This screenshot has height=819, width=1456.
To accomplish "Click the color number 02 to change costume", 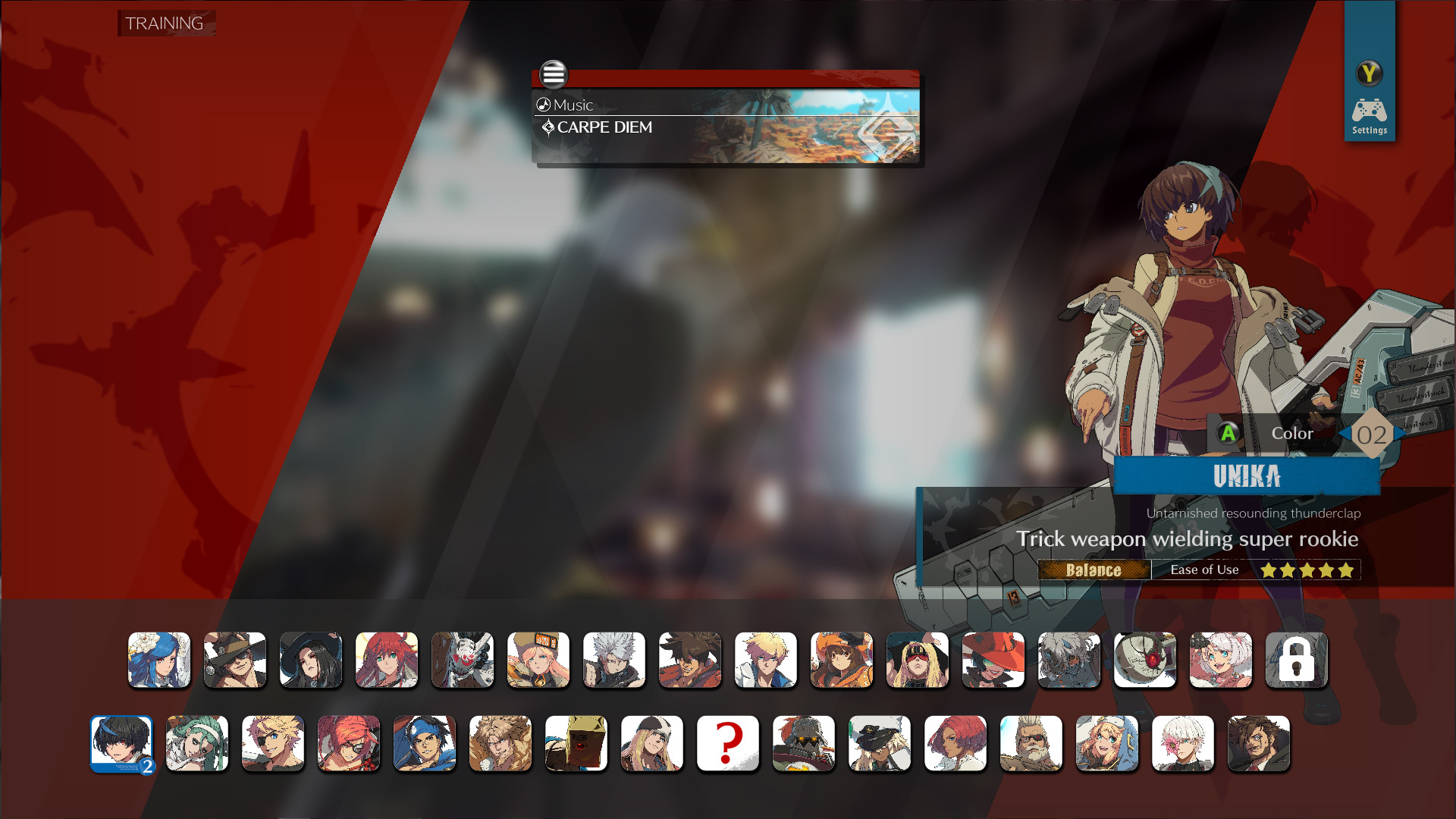I will tap(1373, 435).
